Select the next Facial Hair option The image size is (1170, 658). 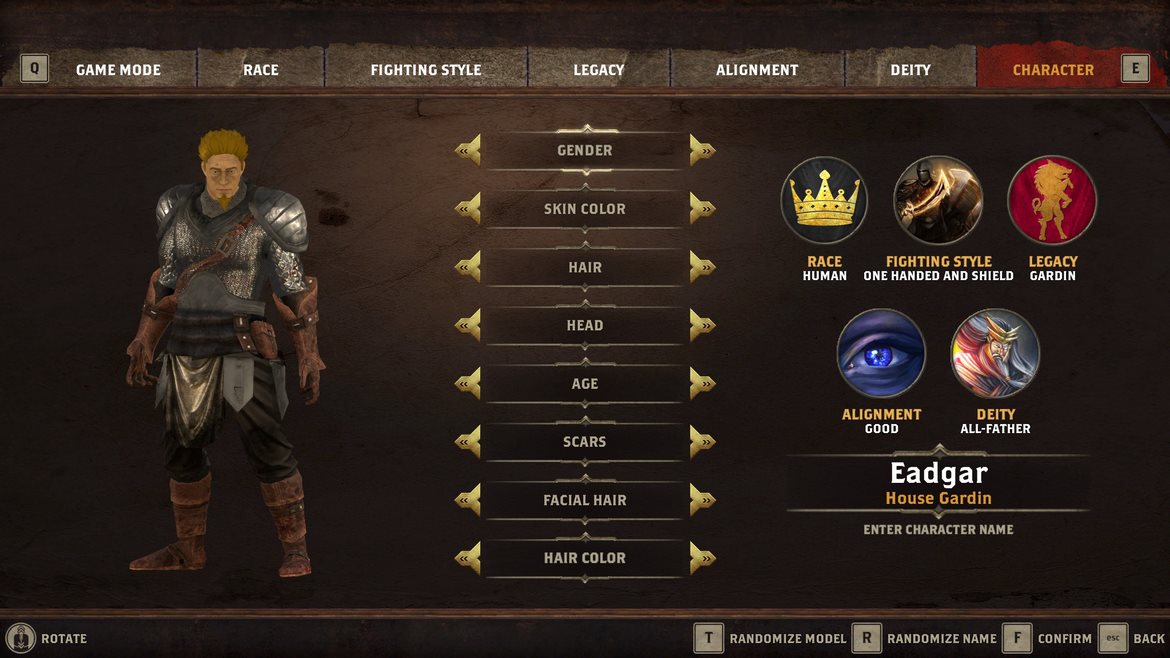tap(702, 500)
